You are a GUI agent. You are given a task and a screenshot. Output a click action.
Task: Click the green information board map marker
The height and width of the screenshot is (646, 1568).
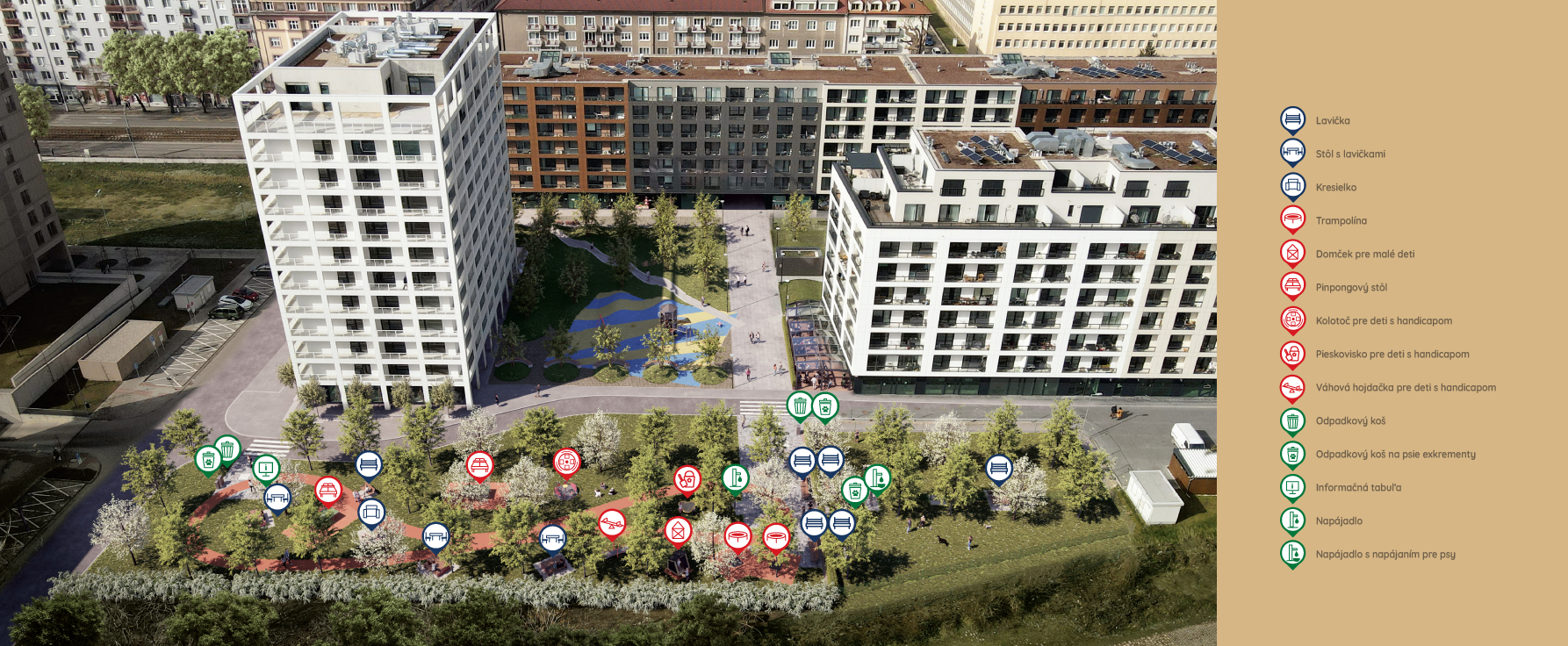point(266,469)
